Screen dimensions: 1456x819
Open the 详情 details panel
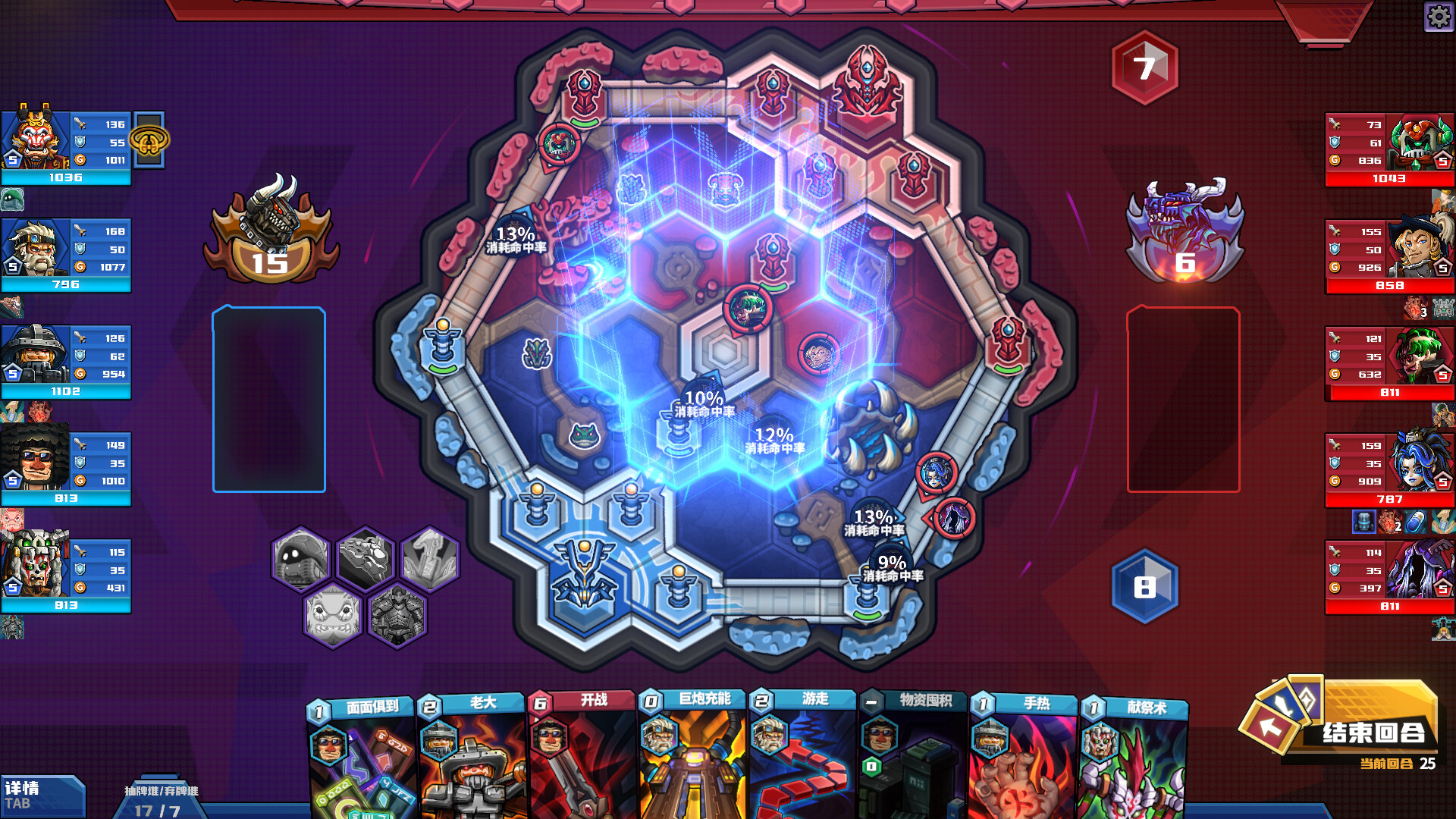coord(42,795)
